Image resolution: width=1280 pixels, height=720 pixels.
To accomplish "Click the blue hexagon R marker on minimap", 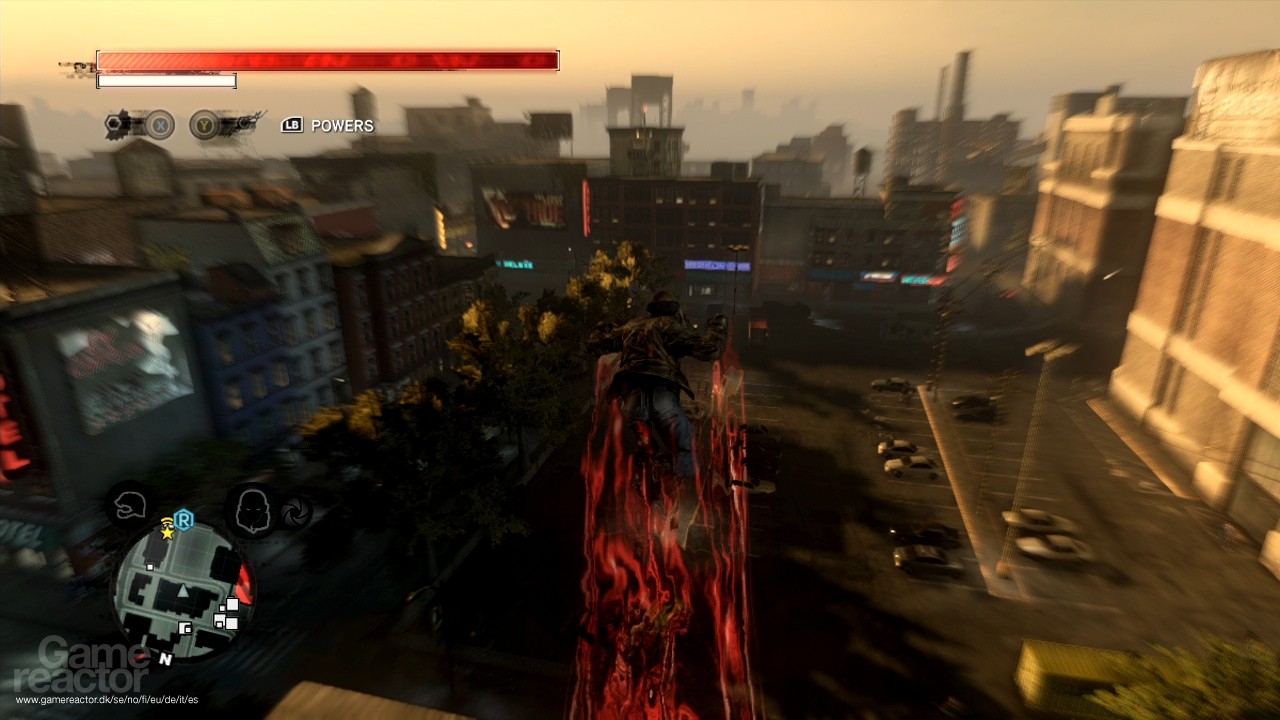I will [183, 518].
